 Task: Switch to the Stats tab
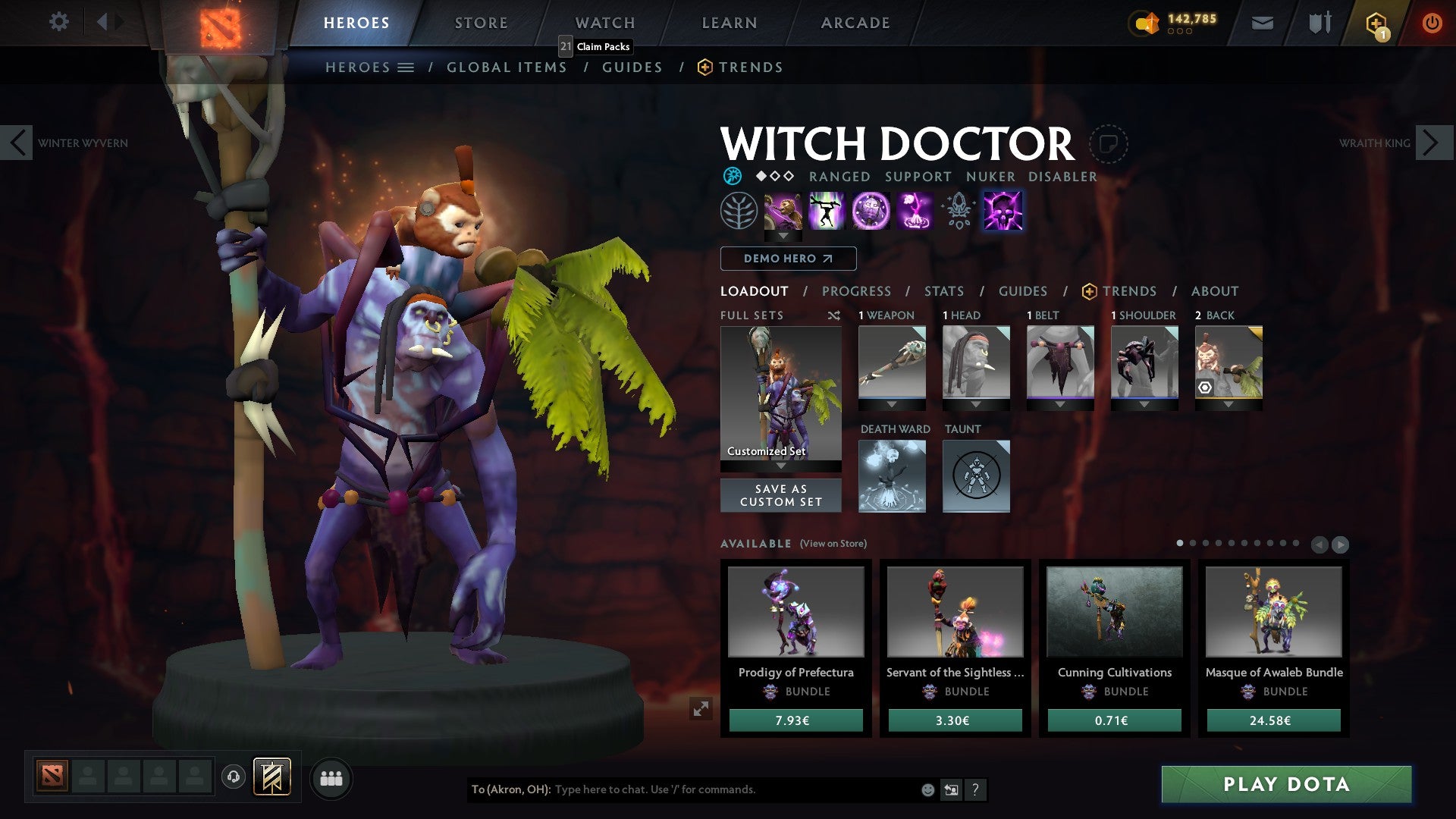click(943, 291)
